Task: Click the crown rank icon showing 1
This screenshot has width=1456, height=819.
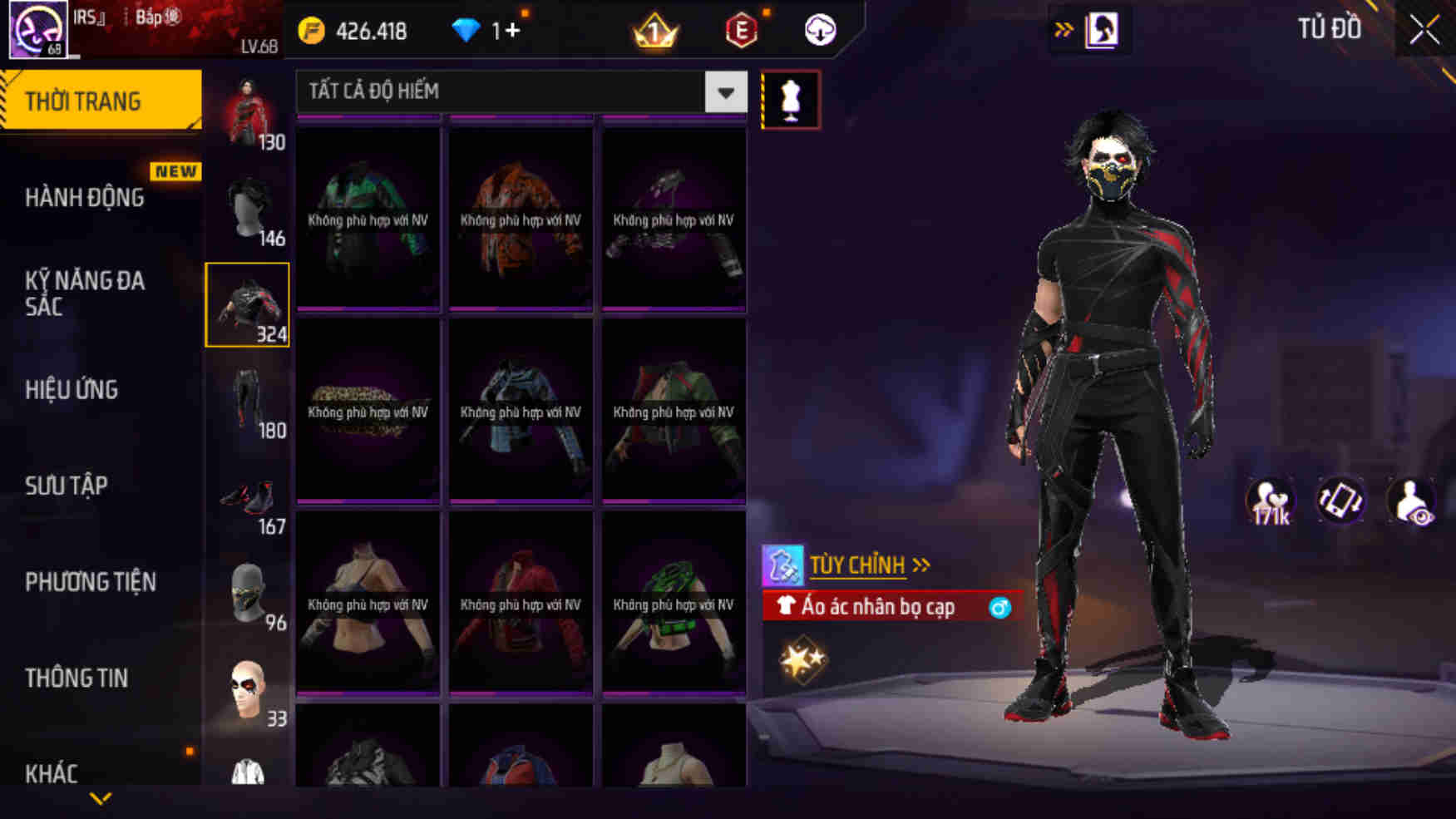Action: (x=656, y=30)
